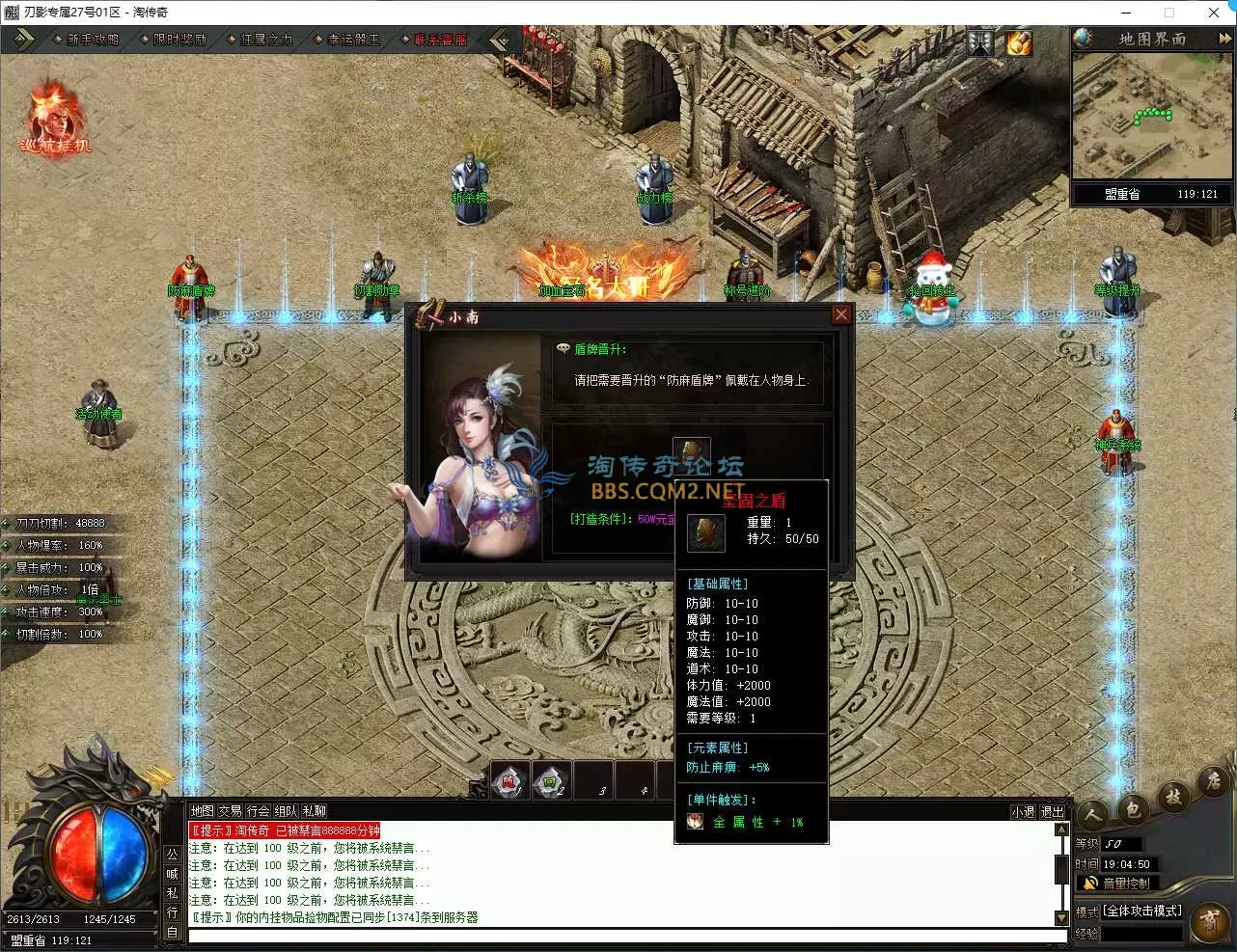Close the game window
The width and height of the screenshot is (1237, 952).
click(1213, 13)
